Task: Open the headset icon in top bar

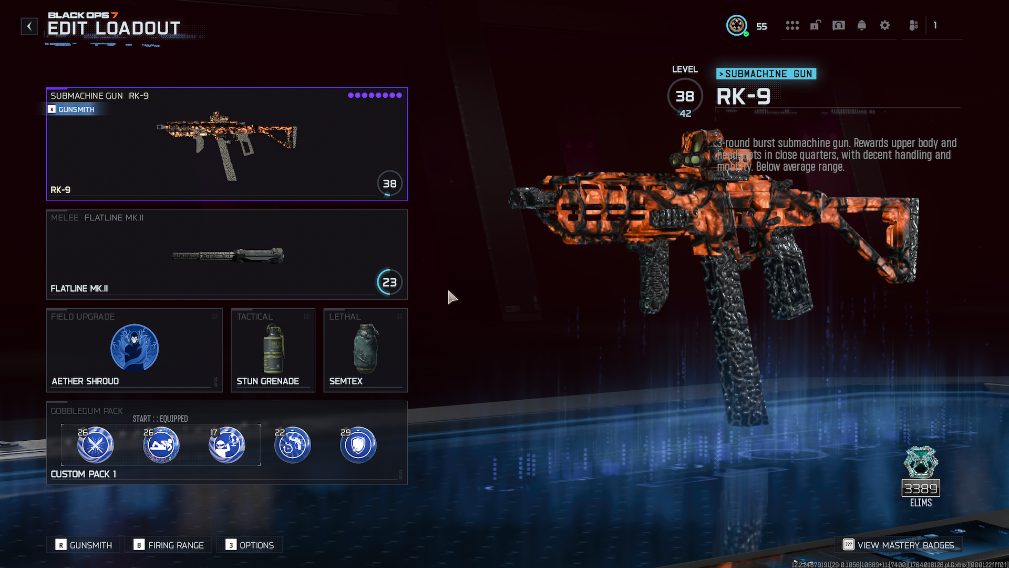Action: click(x=839, y=26)
